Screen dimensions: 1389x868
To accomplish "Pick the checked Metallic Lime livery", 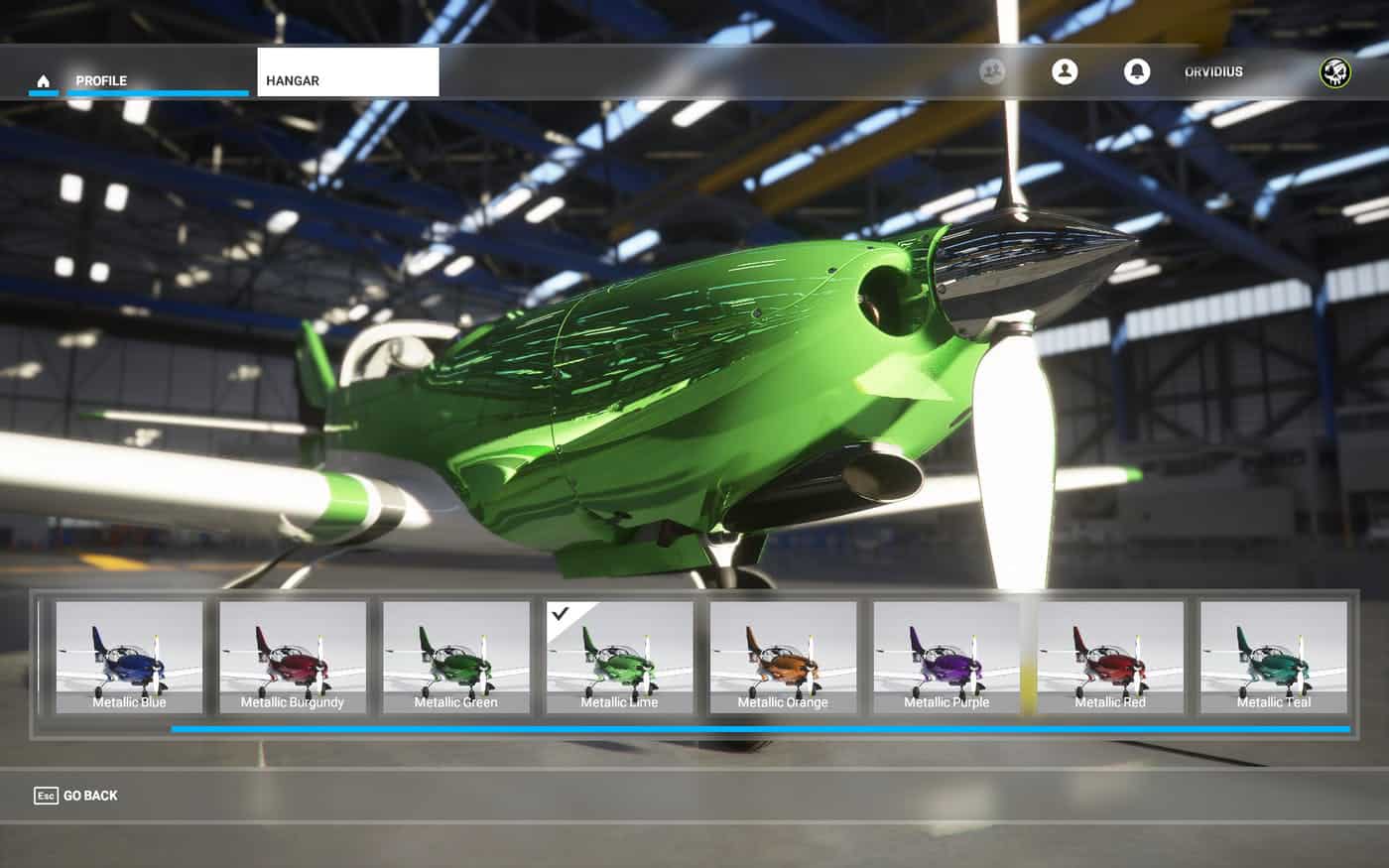I will 619,657.
